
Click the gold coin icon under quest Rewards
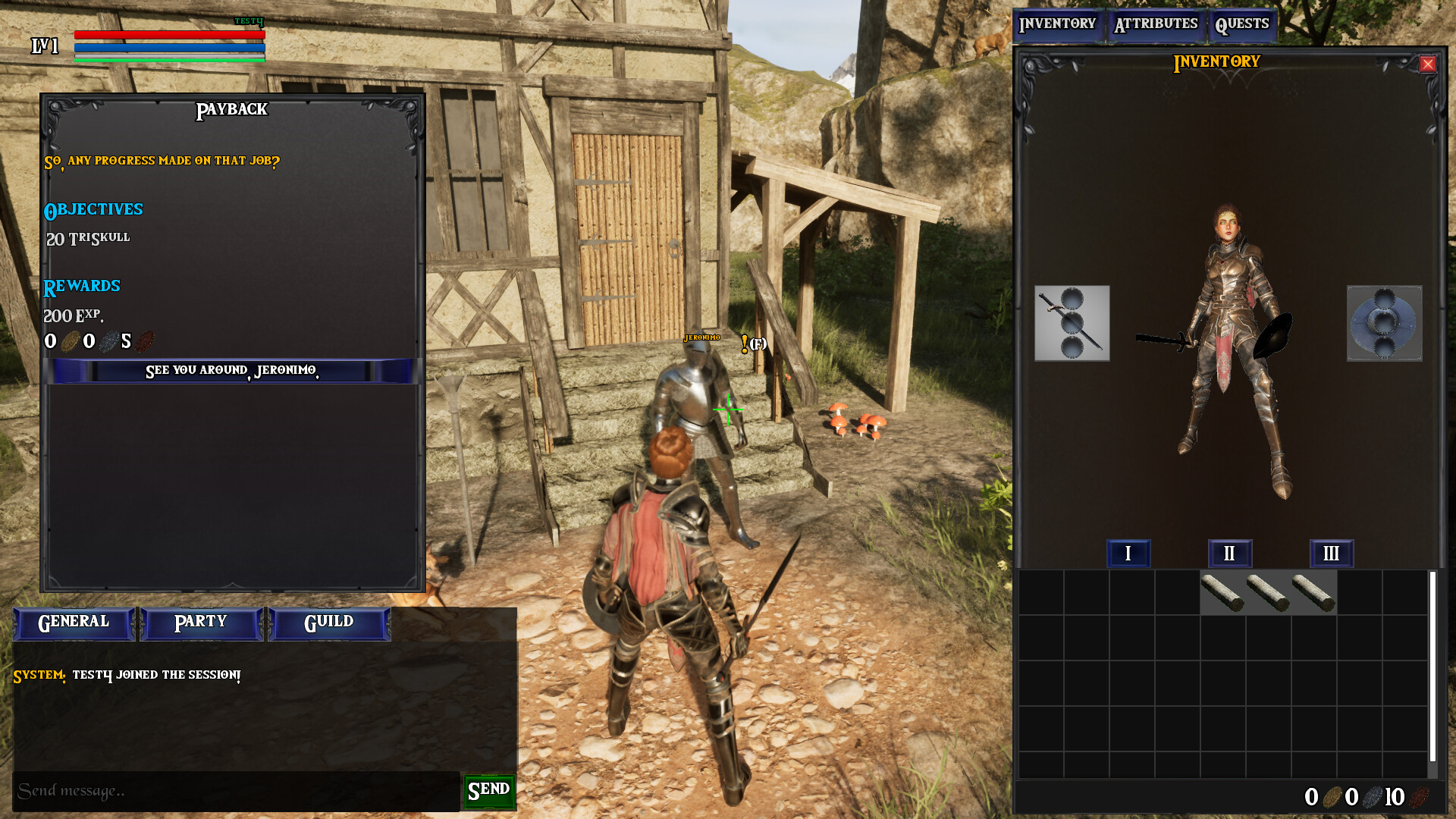pyautogui.click(x=72, y=341)
